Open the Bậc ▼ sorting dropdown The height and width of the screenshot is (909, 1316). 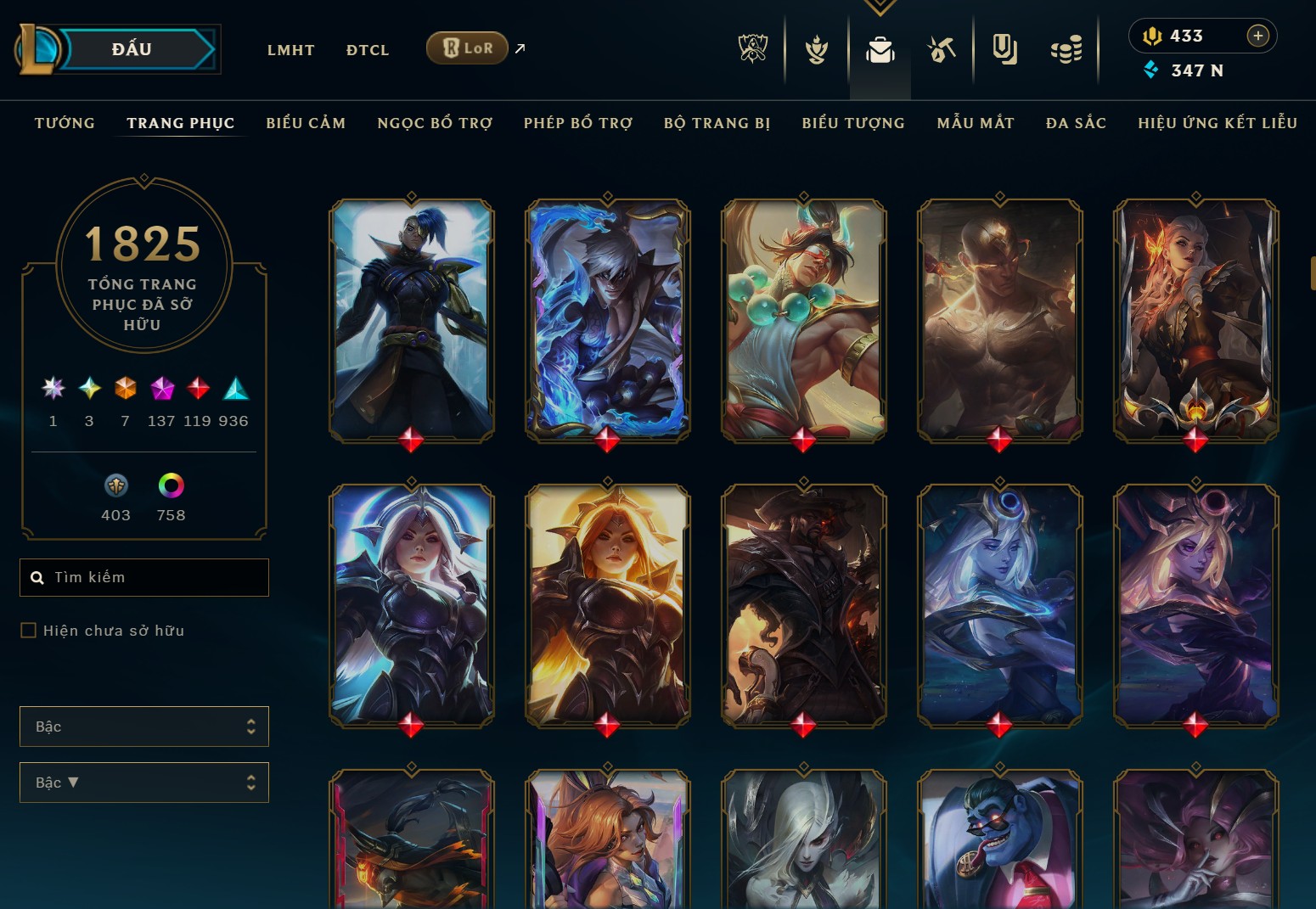144,783
